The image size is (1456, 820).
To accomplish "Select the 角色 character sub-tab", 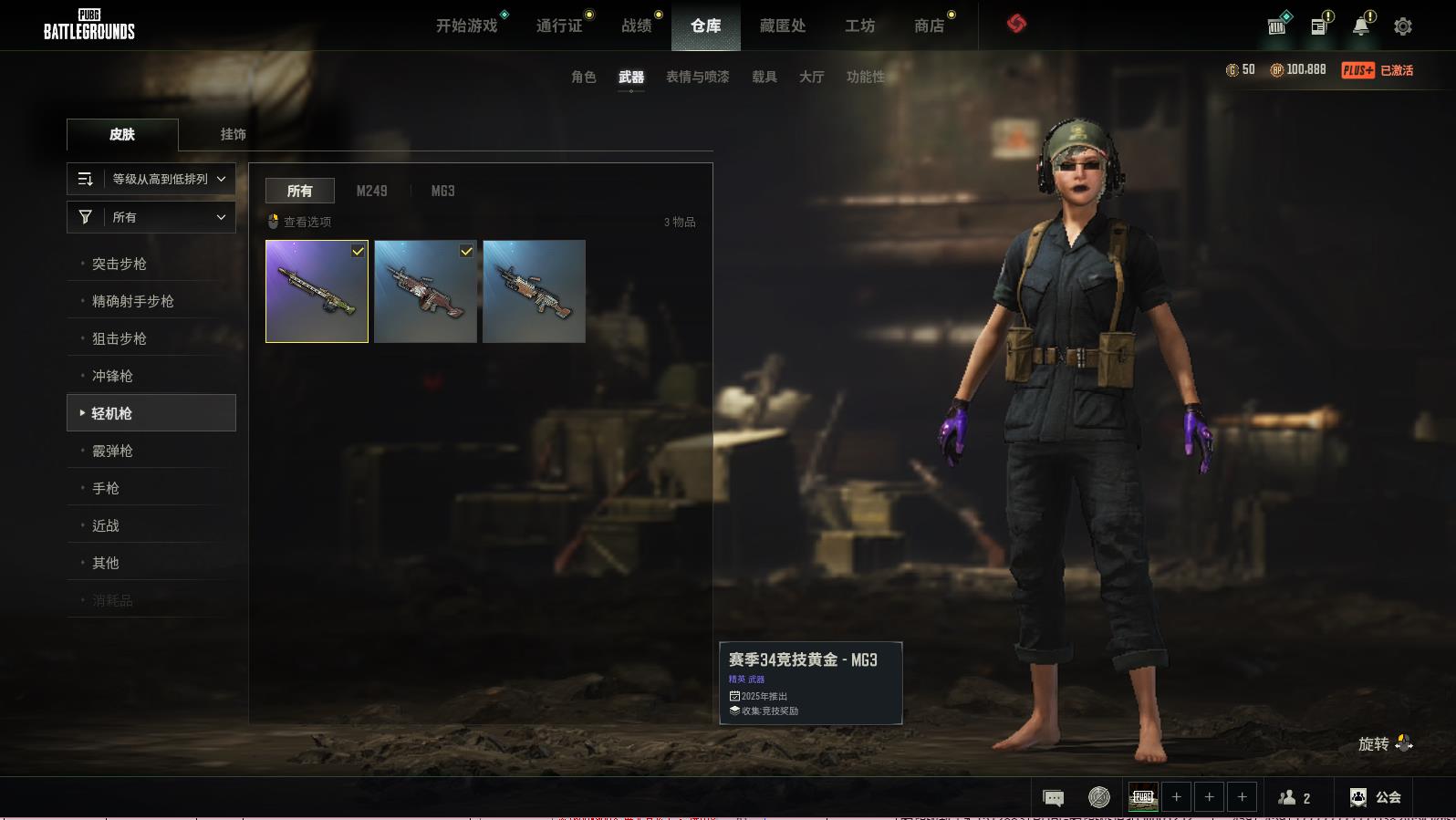I will tap(583, 77).
